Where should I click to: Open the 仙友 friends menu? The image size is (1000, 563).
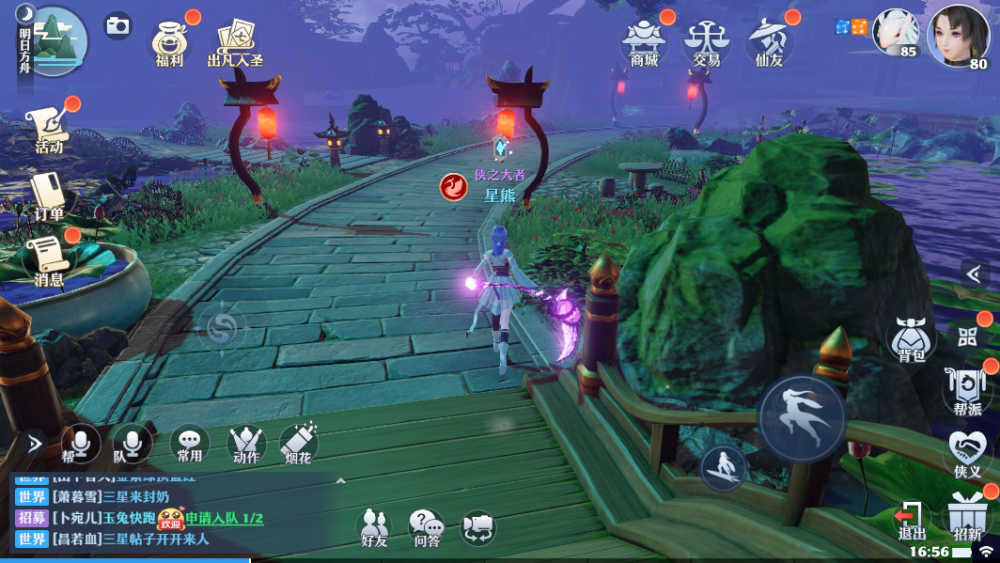(x=770, y=40)
